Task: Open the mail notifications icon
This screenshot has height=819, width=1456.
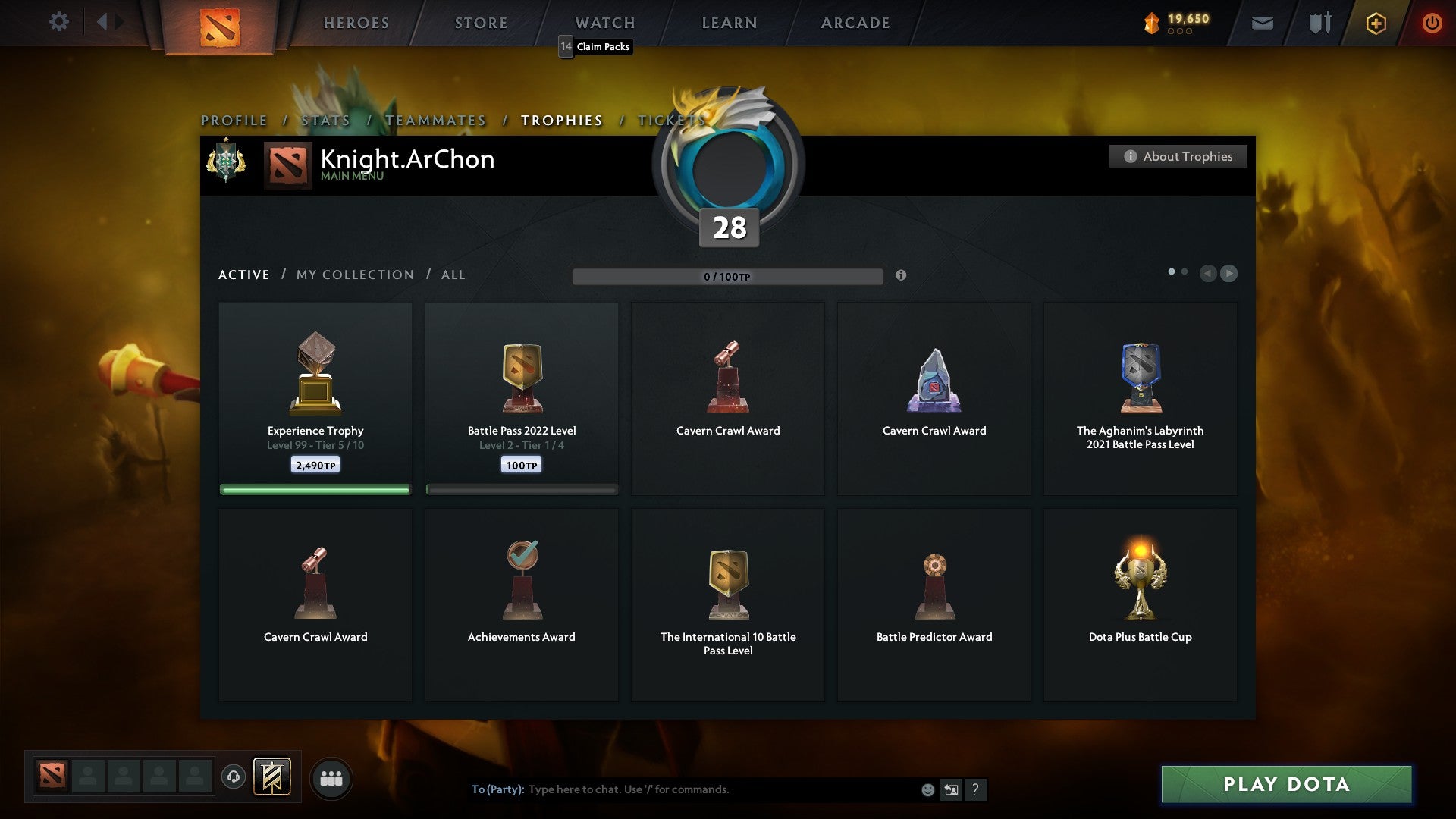Action: 1262,22
